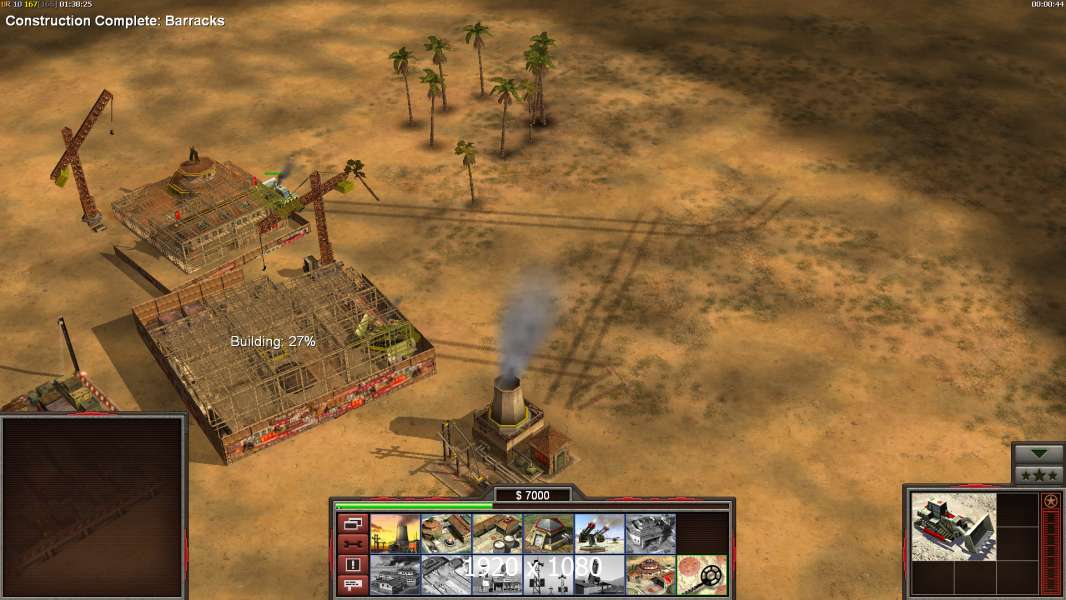Open the three-star Generals Powers button

(1039, 474)
